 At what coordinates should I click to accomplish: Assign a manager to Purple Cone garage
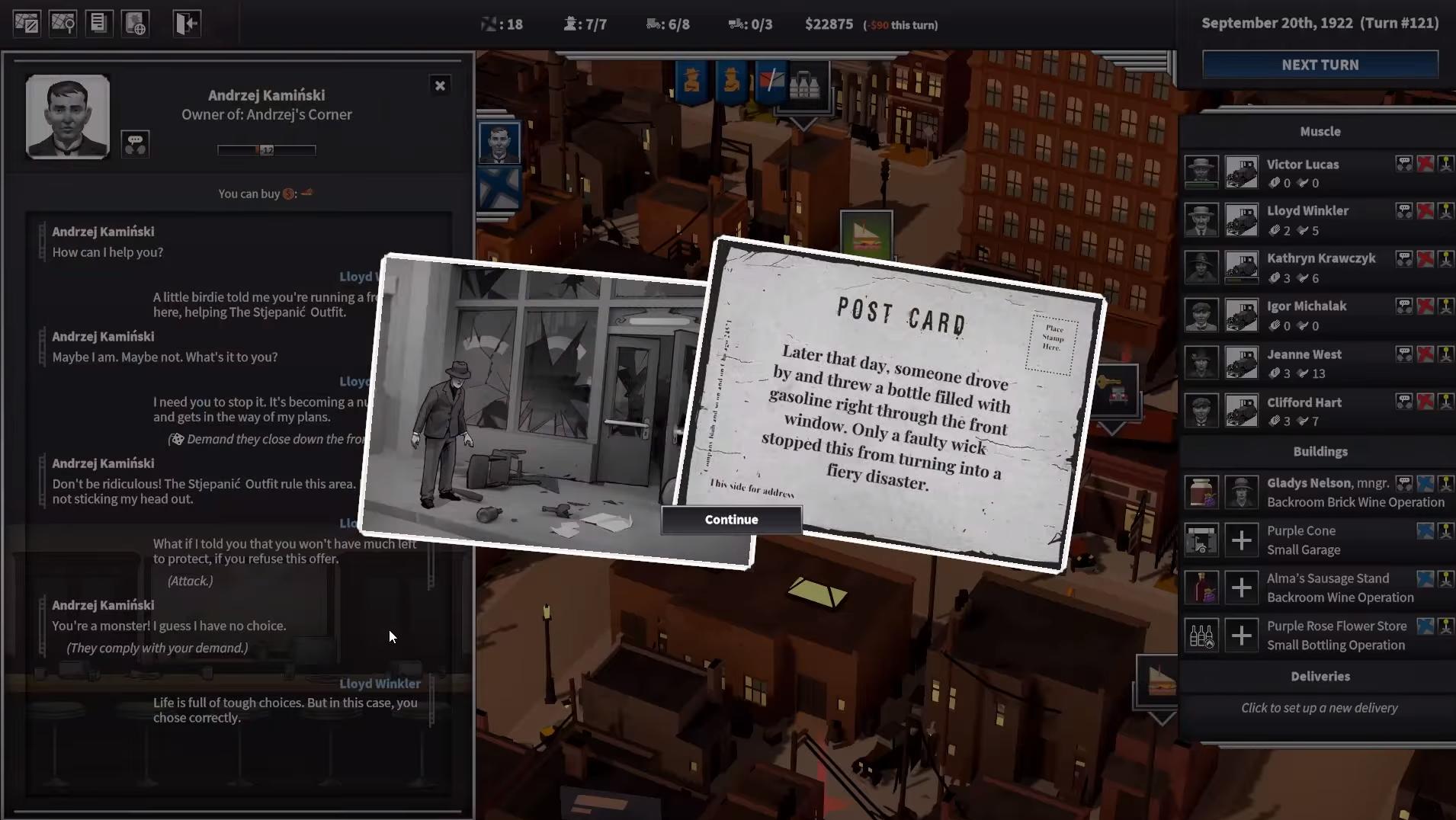[1241, 540]
